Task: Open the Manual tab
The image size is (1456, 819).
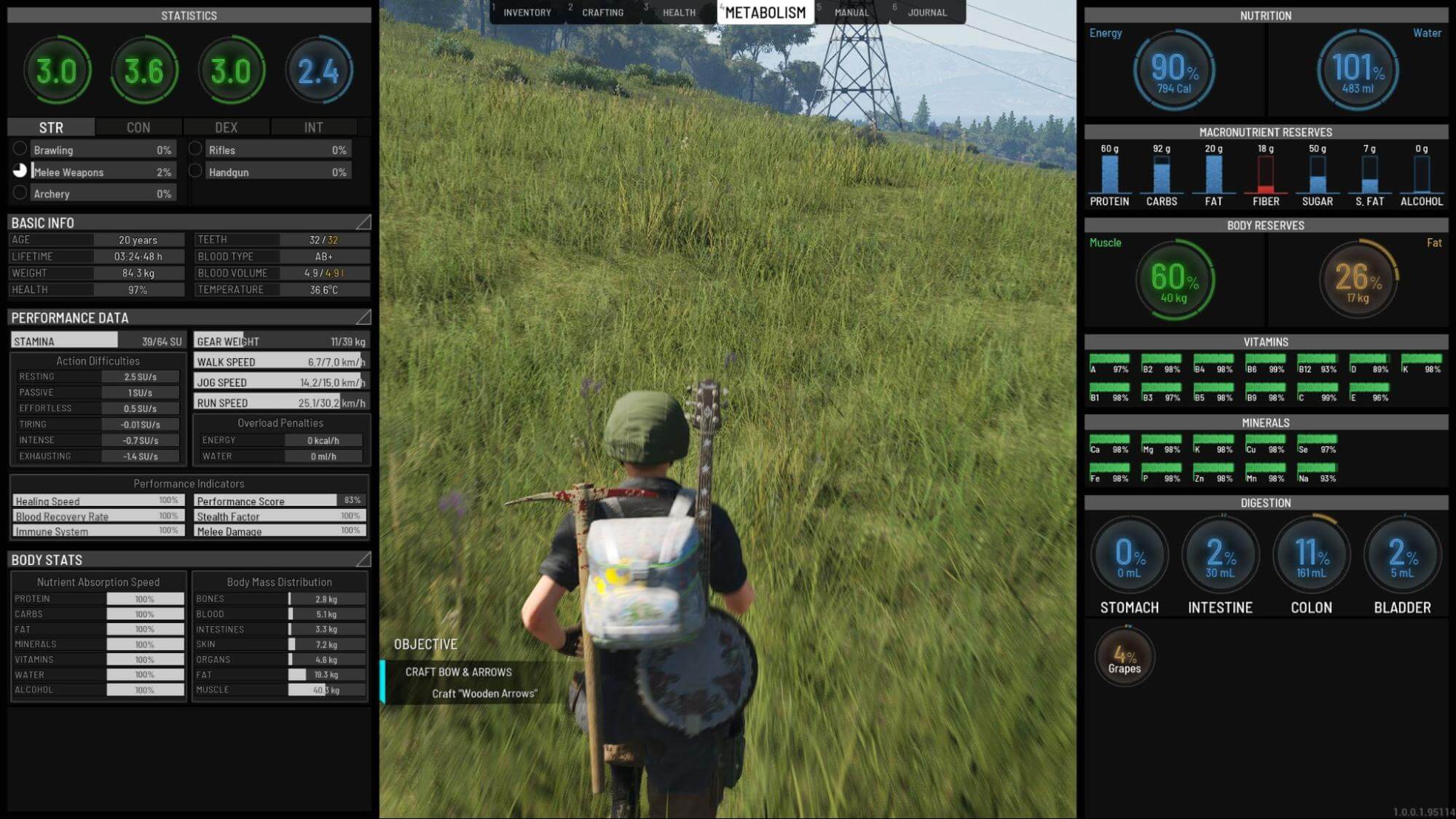Action: point(851,12)
